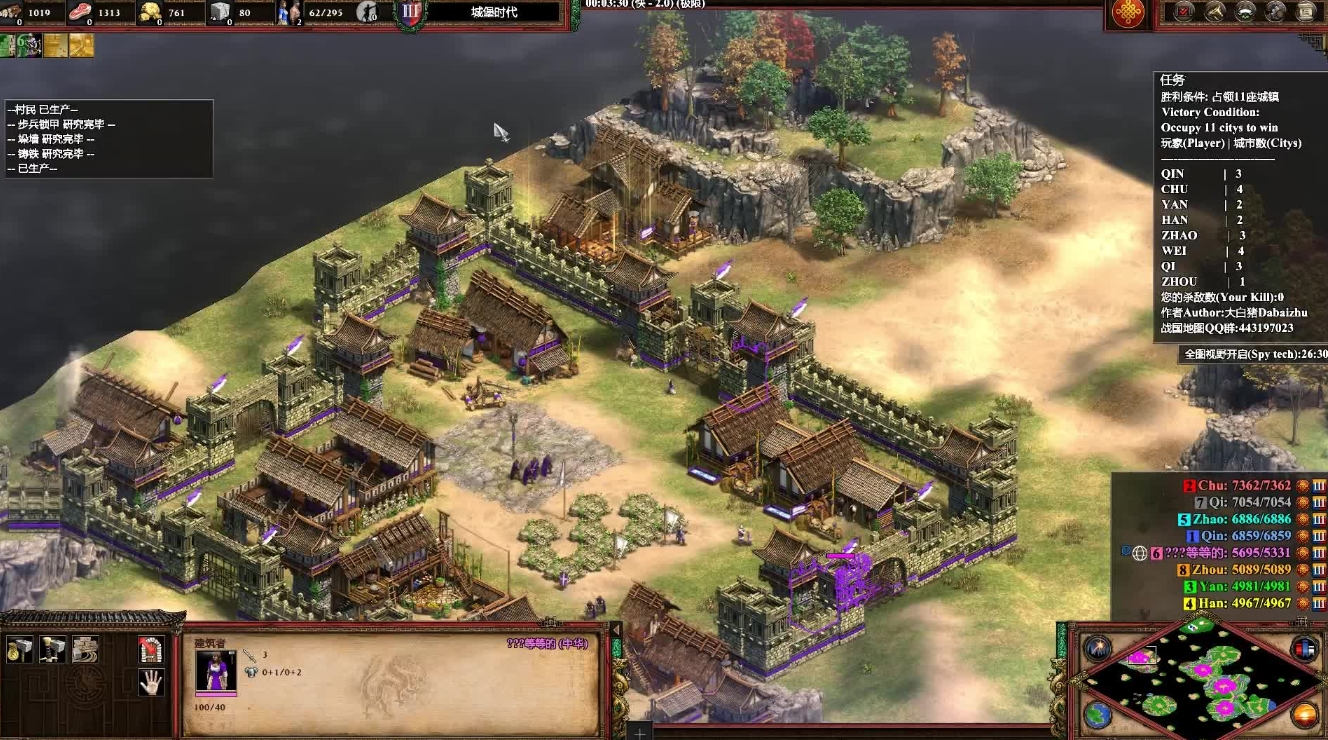Click the Roman numeral III age shield

pyautogui.click(x=410, y=13)
